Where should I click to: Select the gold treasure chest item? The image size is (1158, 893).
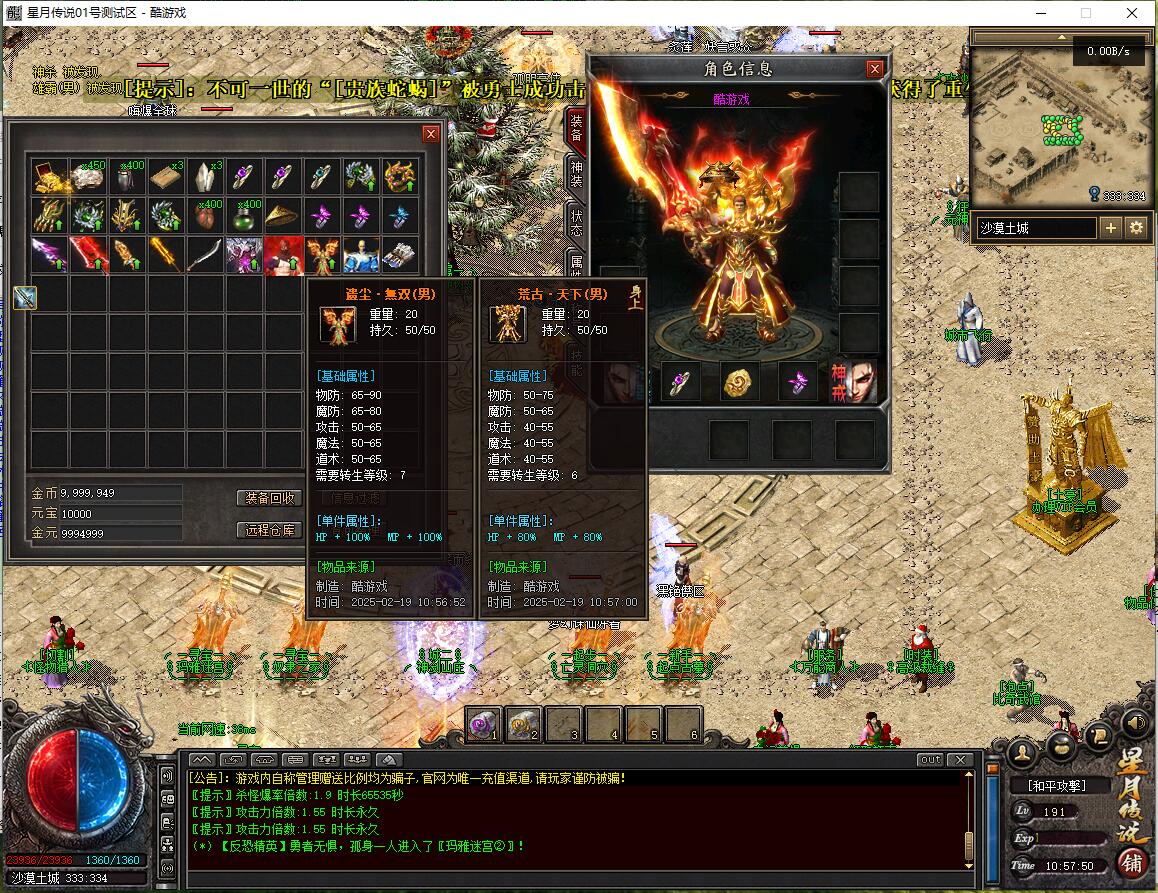(x=49, y=176)
